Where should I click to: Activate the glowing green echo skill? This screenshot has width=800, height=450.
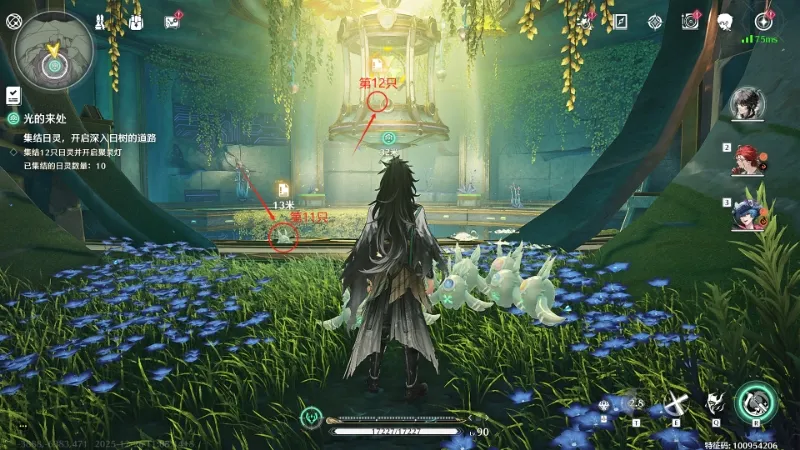coord(756,402)
